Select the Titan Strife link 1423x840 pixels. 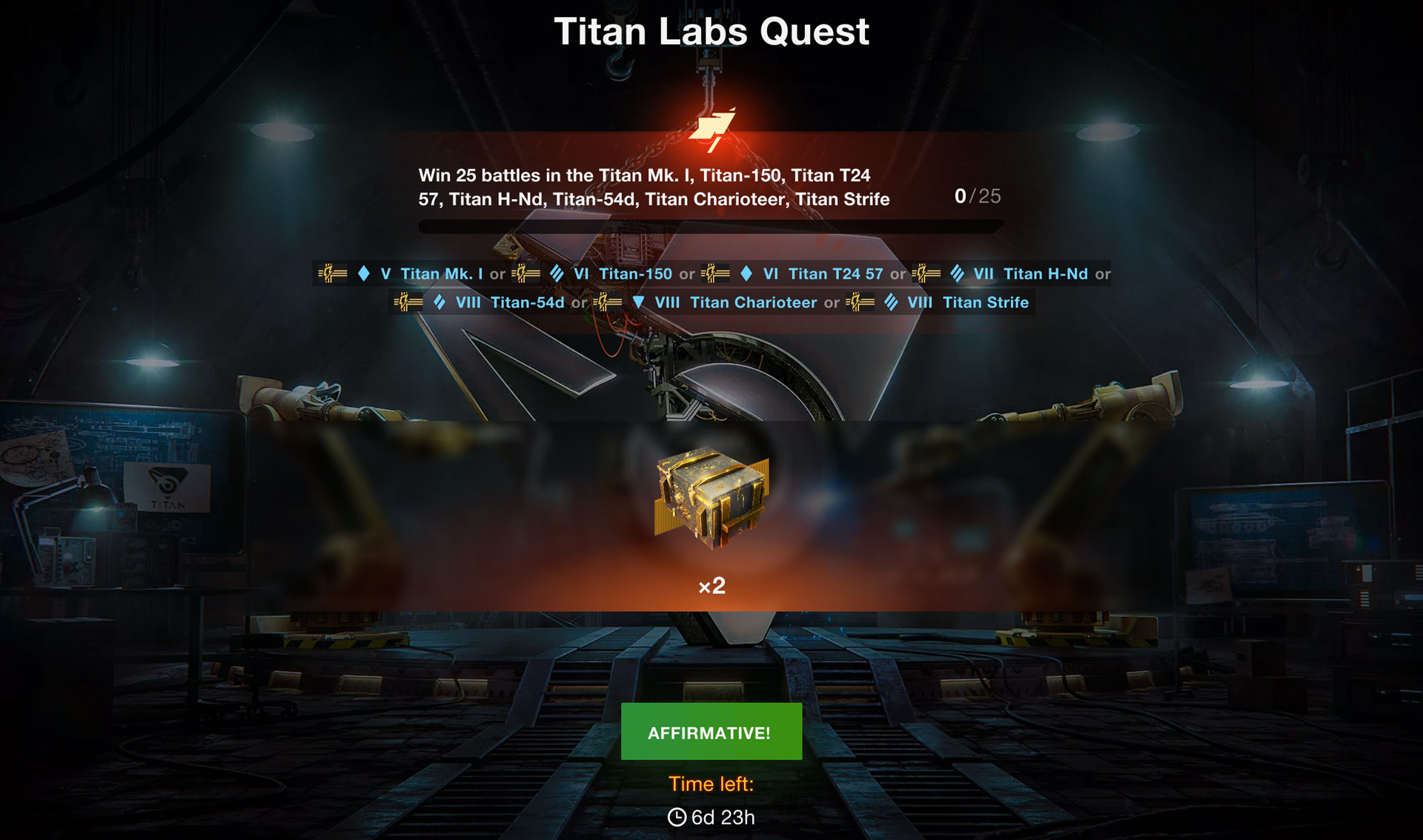(x=986, y=302)
